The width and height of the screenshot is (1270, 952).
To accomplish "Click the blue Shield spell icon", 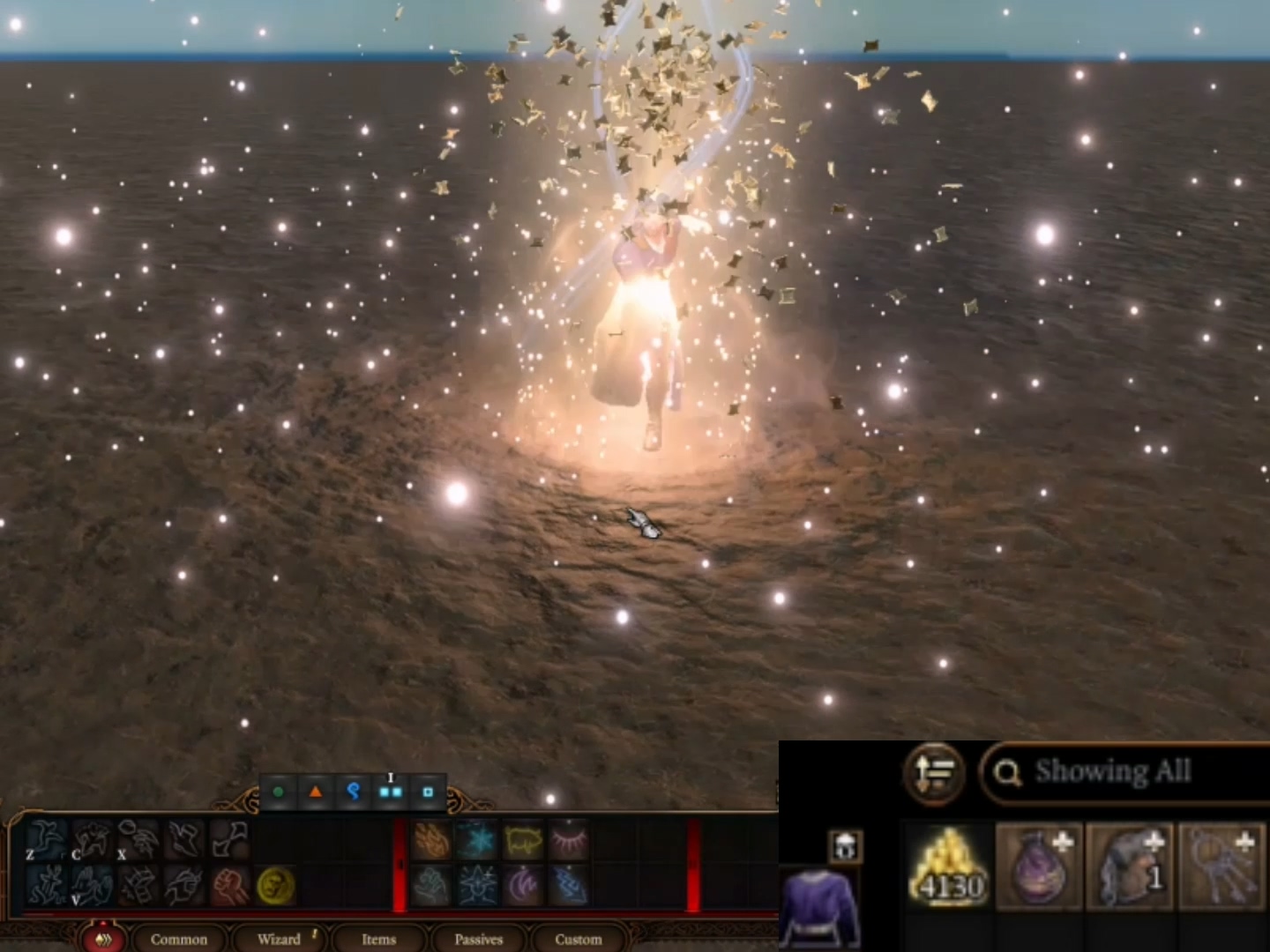I will point(479,884).
